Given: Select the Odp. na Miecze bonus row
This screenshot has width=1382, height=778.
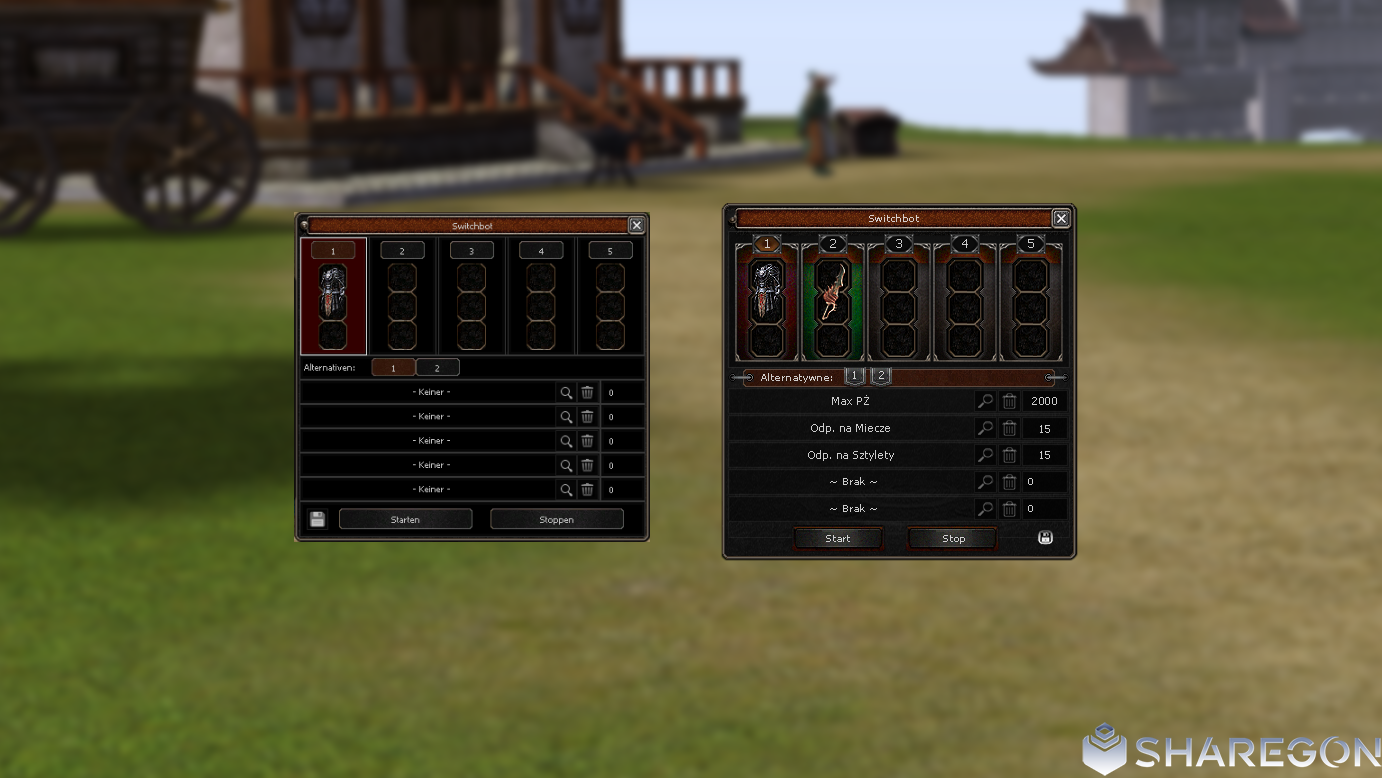Looking at the screenshot, I should pos(850,428).
